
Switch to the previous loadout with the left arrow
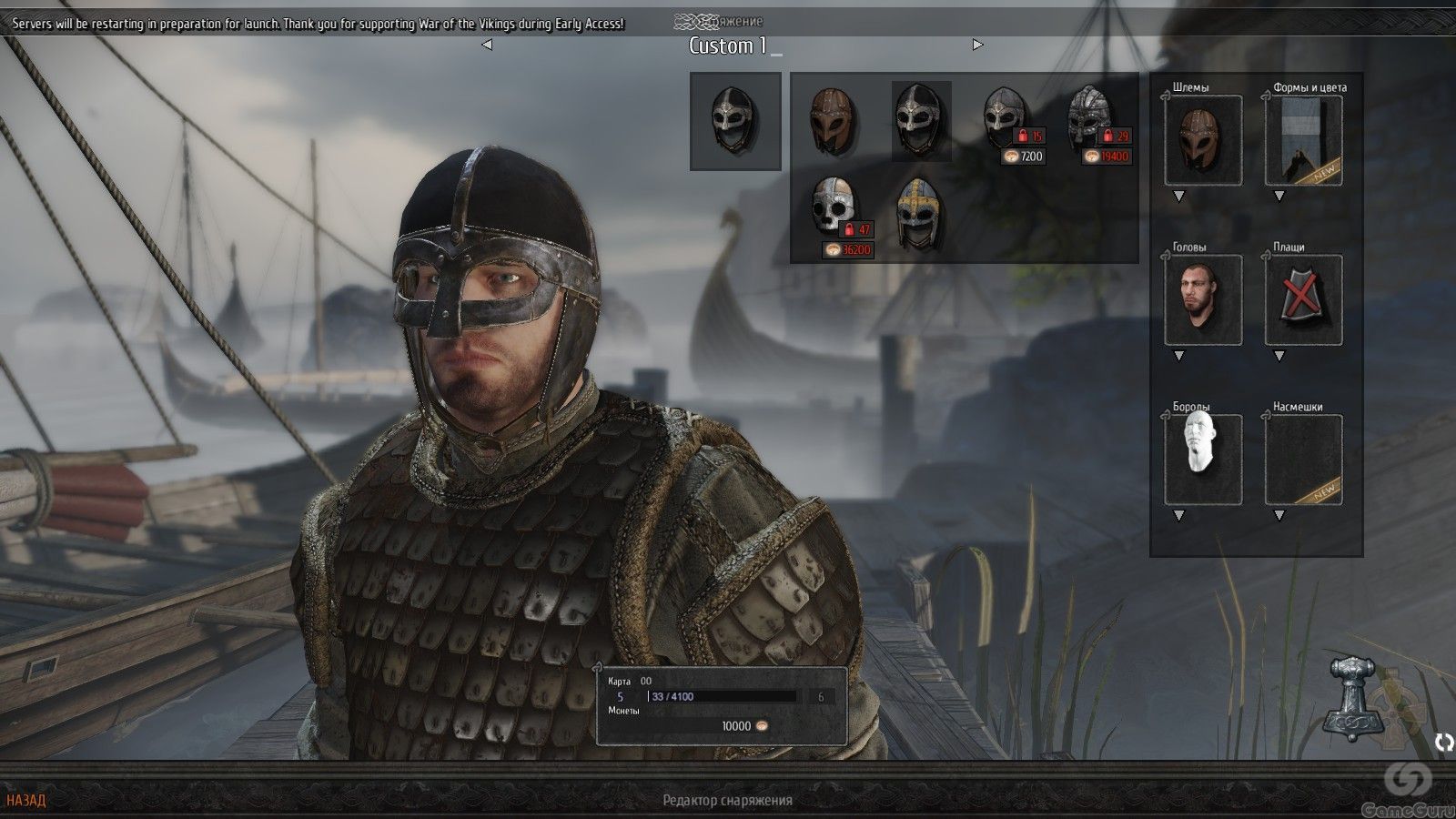tap(487, 45)
